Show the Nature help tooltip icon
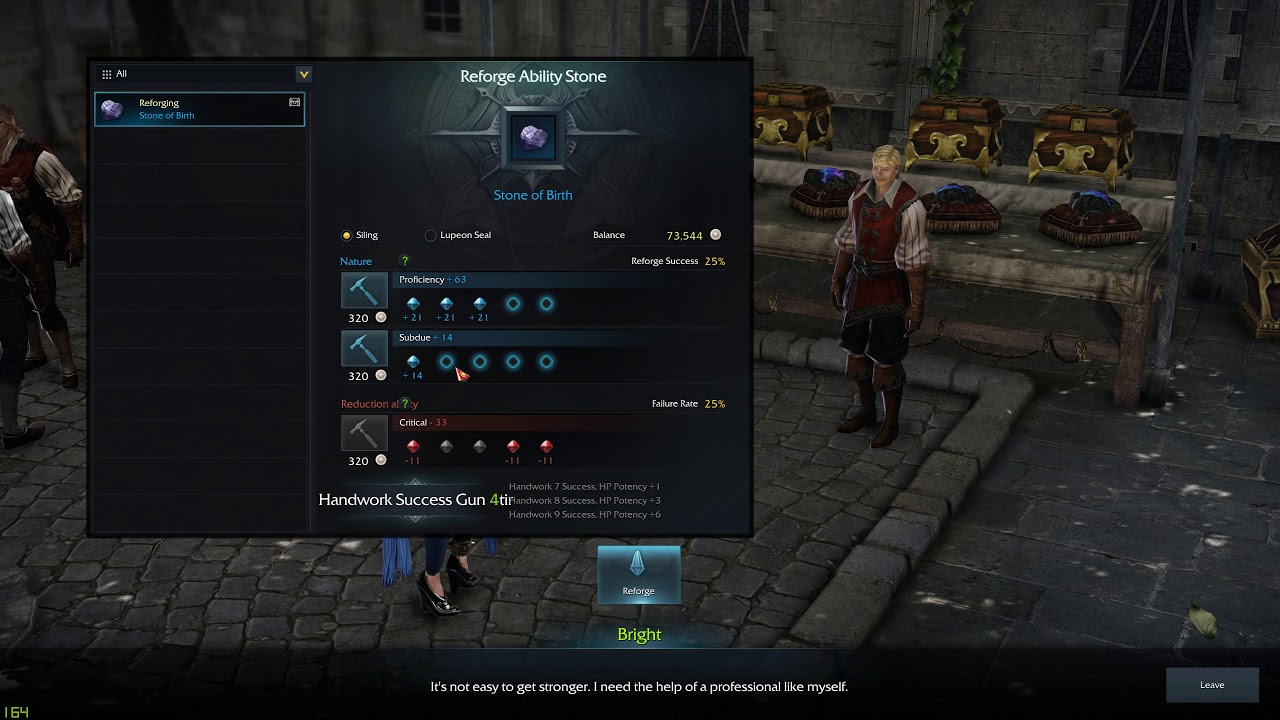Viewport: 1280px width, 720px height. 405,261
